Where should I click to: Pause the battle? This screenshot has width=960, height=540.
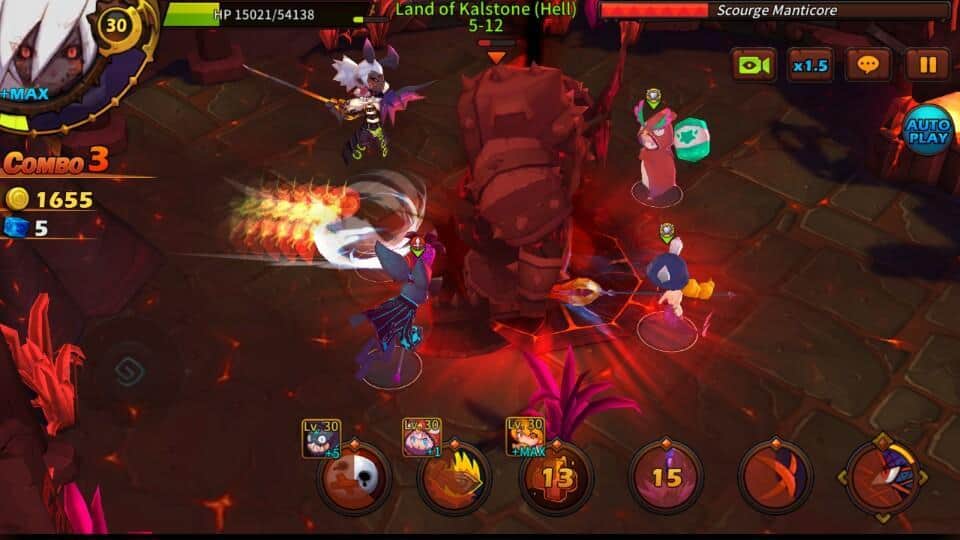coord(927,65)
